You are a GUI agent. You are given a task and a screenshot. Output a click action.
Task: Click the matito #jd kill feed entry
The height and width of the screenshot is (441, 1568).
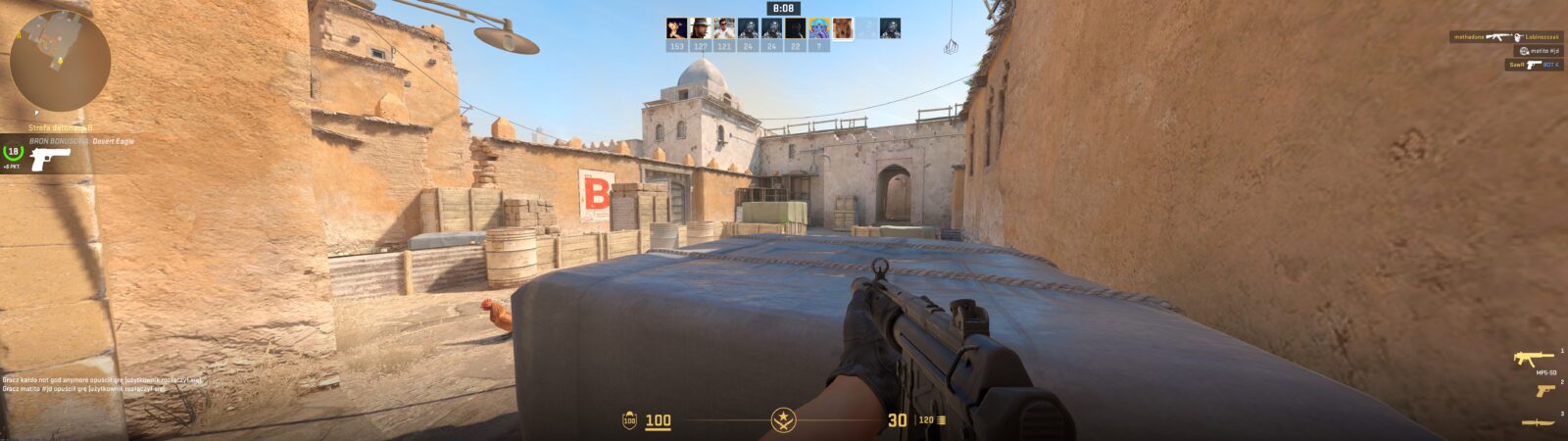(x=1539, y=51)
